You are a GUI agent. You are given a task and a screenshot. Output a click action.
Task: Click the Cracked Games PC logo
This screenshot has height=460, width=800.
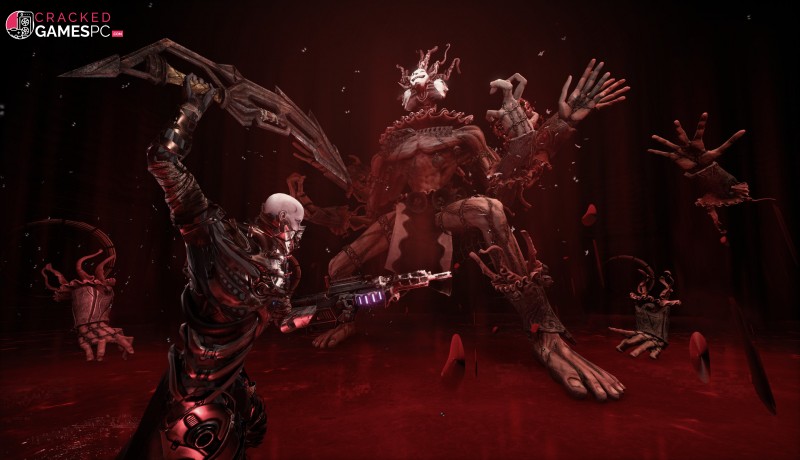click(63, 25)
